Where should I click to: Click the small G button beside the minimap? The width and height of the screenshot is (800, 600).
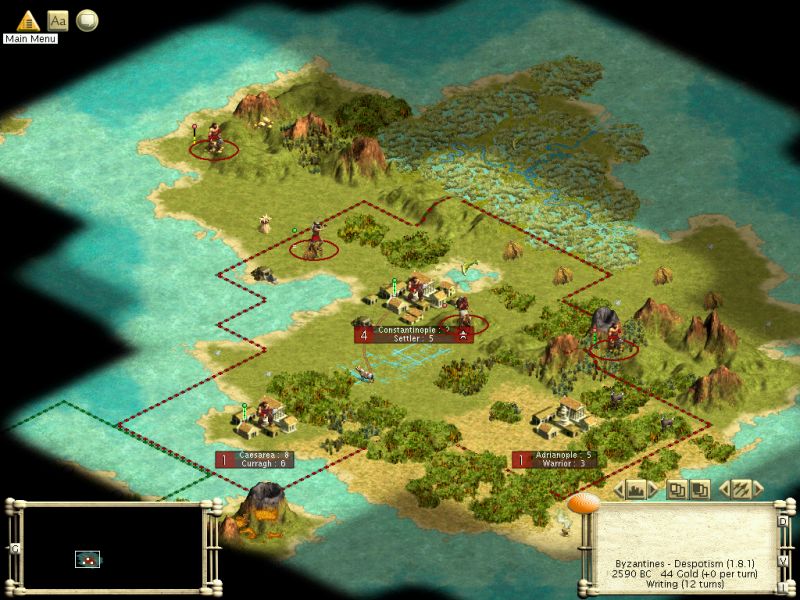coord(15,548)
